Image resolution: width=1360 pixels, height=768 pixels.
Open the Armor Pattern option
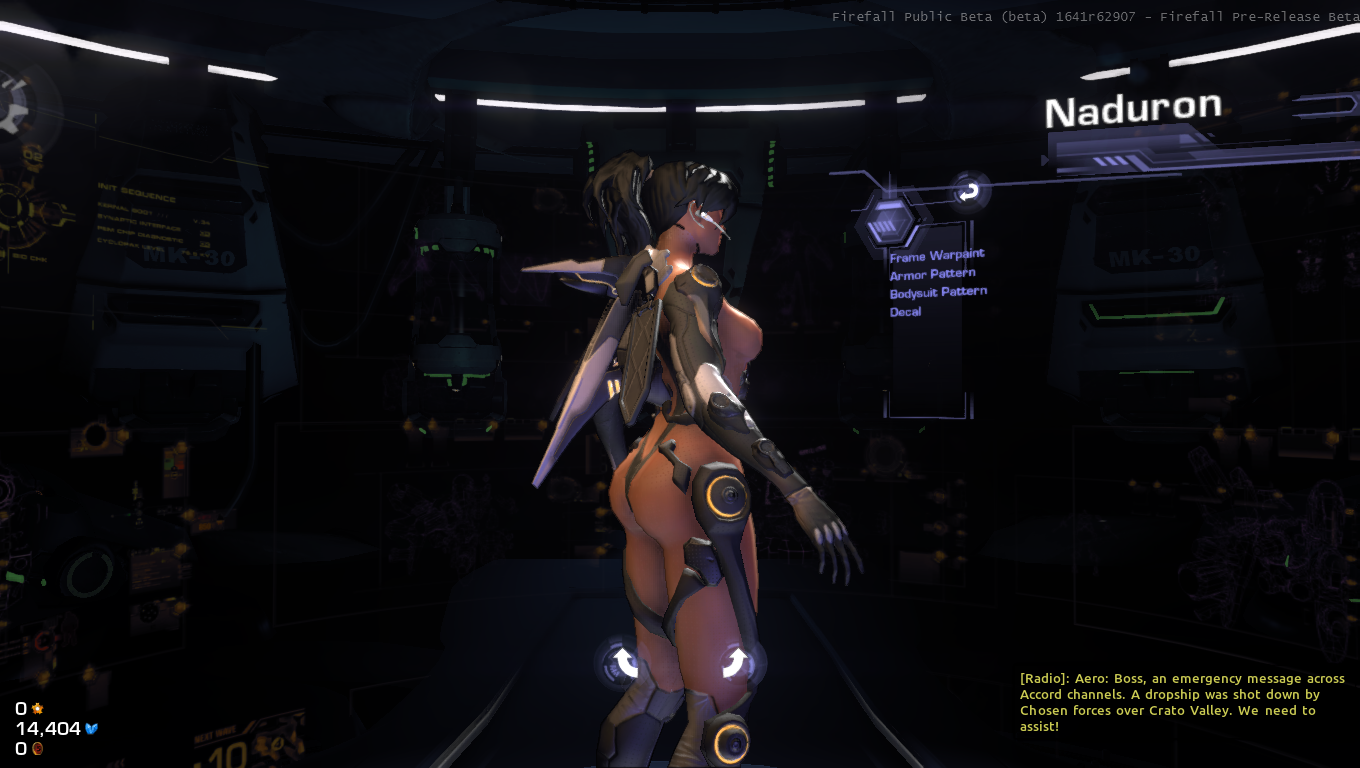click(932, 274)
